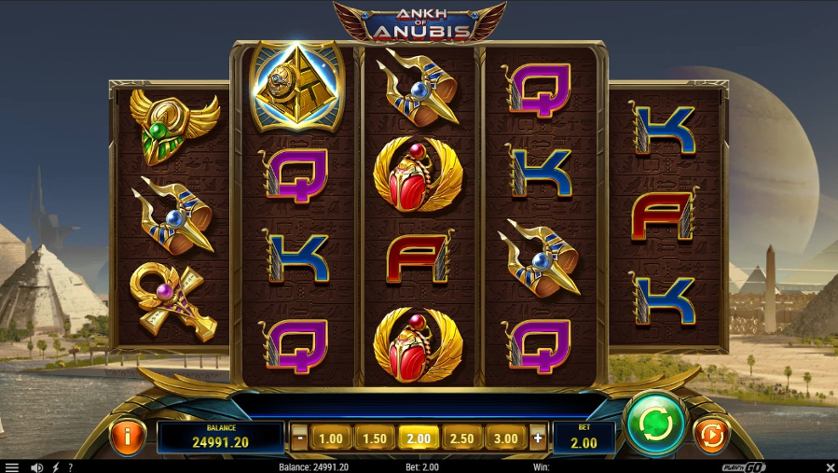
Task: Open the hamburger menu in the bottom bar
Action: coord(12,467)
